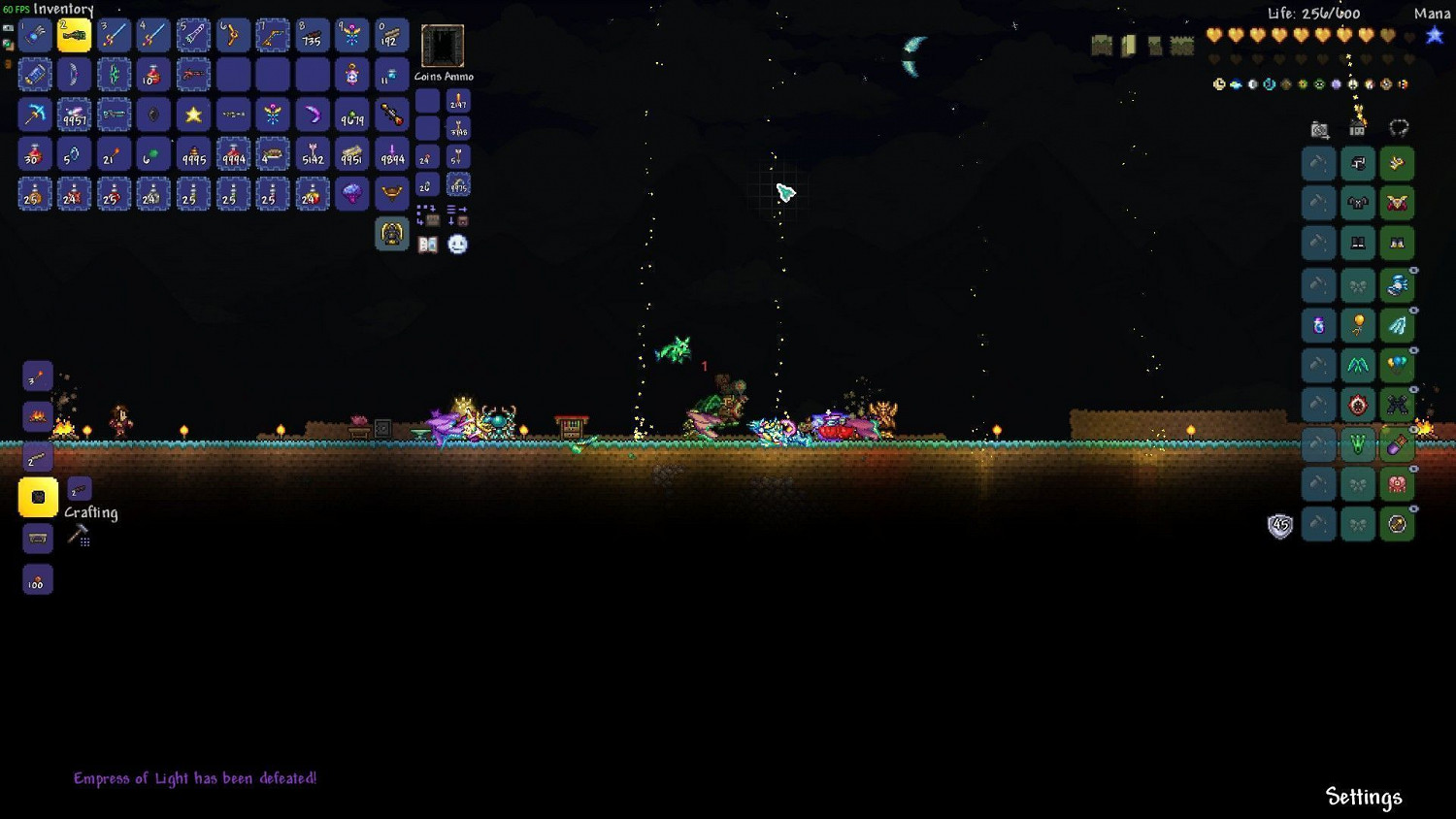
Task: Toggle visibility of the wings accessory
Action: point(1413,311)
